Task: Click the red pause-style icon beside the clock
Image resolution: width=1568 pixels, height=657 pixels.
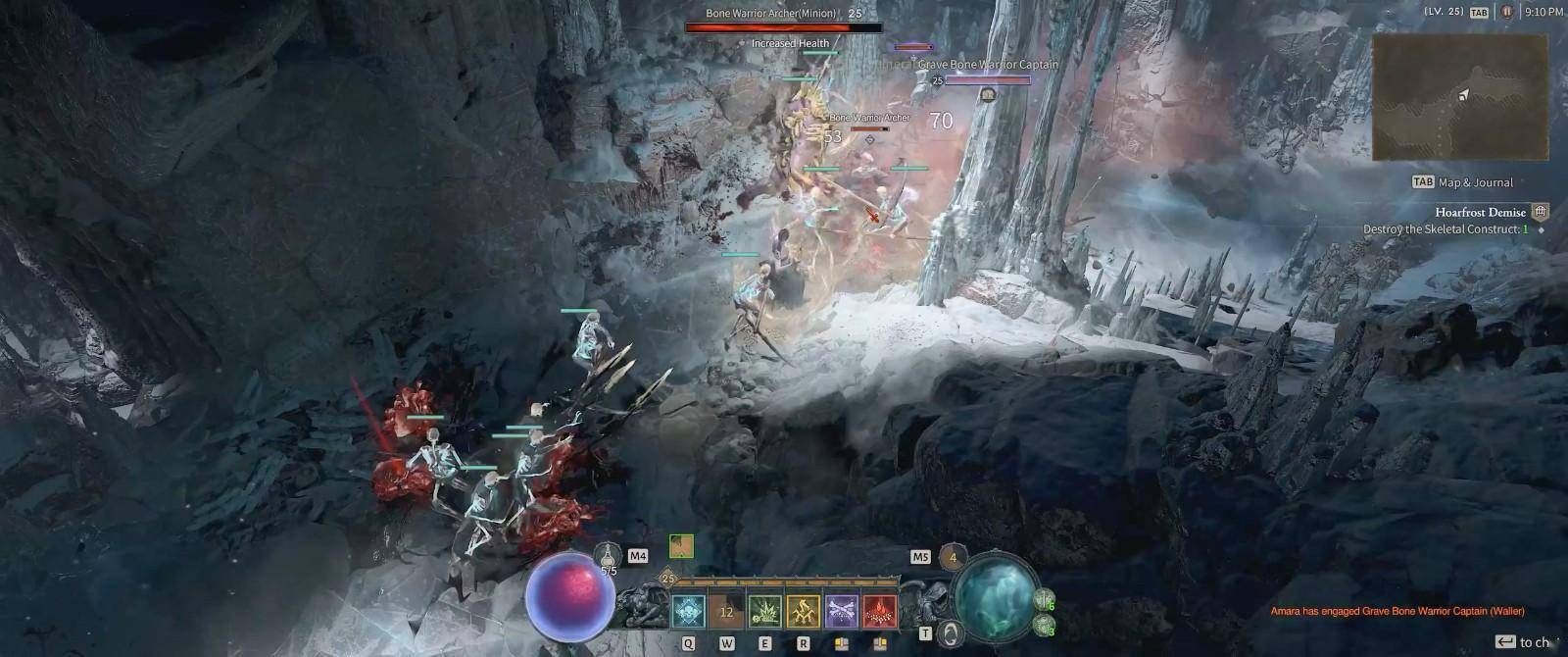Action: (1506, 12)
